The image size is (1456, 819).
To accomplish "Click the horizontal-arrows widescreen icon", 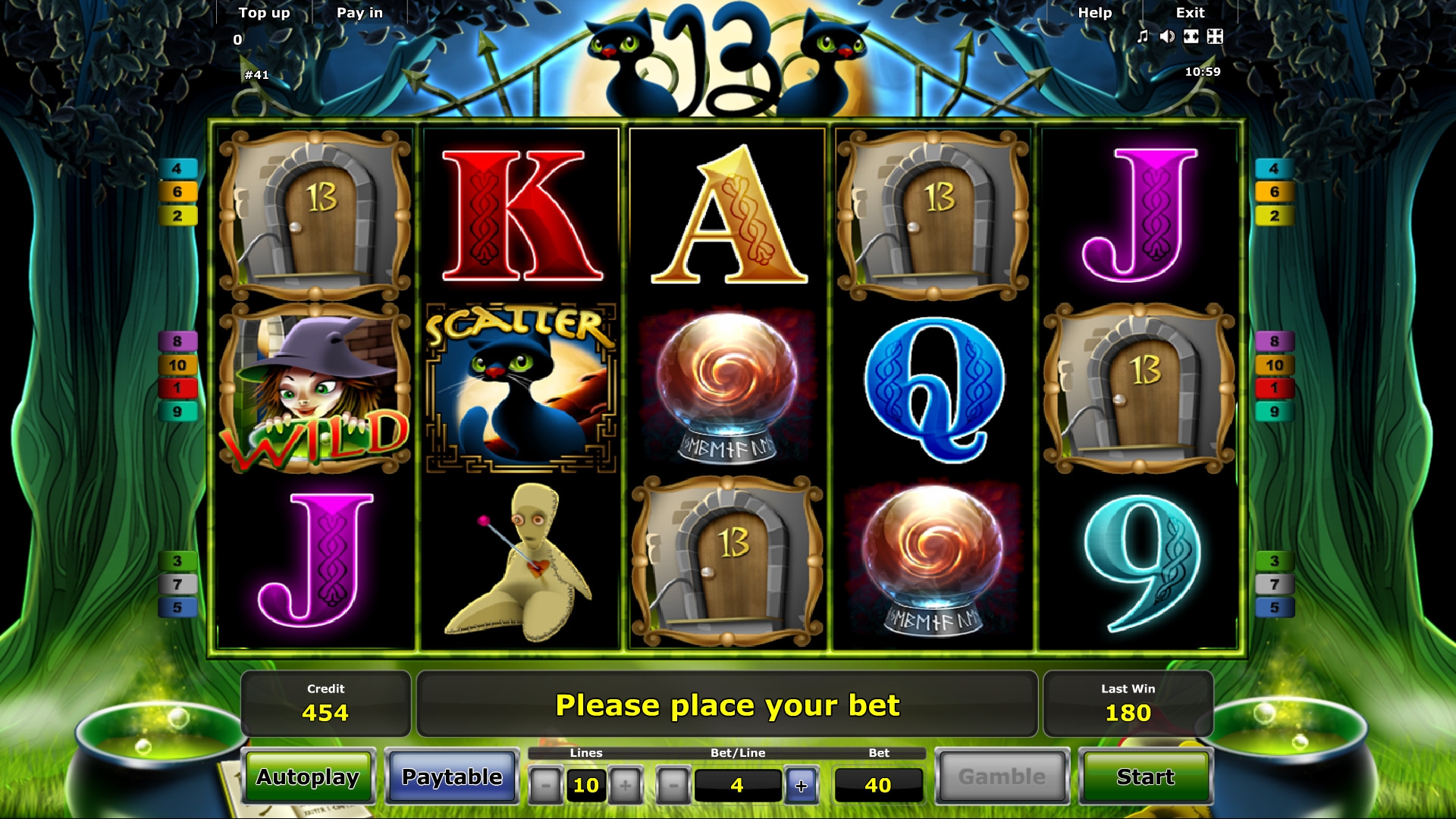I will pos(1191,36).
